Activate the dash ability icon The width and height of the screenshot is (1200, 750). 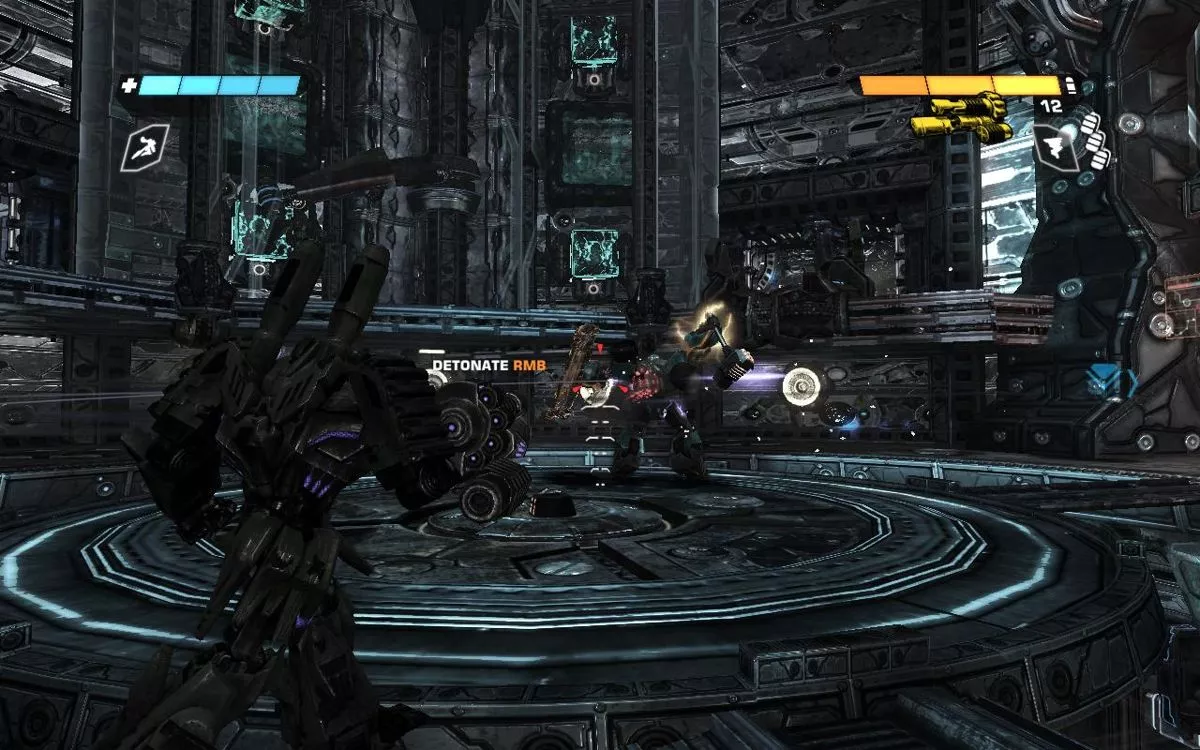tap(138, 149)
